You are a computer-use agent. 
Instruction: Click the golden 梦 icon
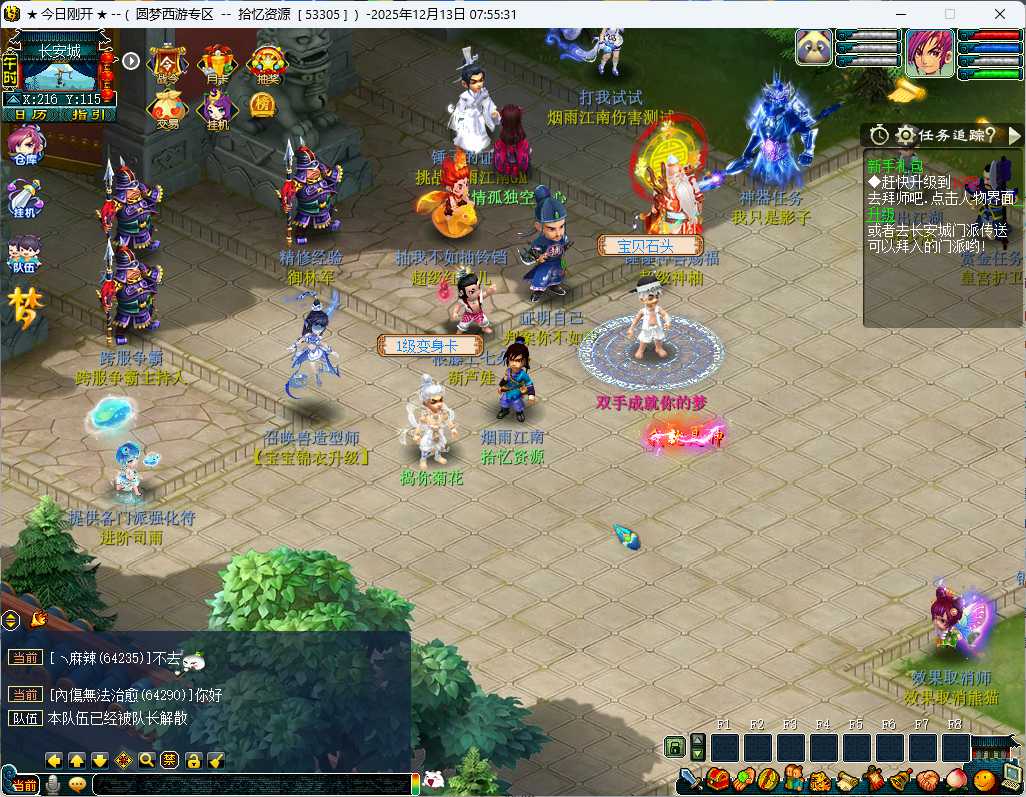pyautogui.click(x=26, y=307)
